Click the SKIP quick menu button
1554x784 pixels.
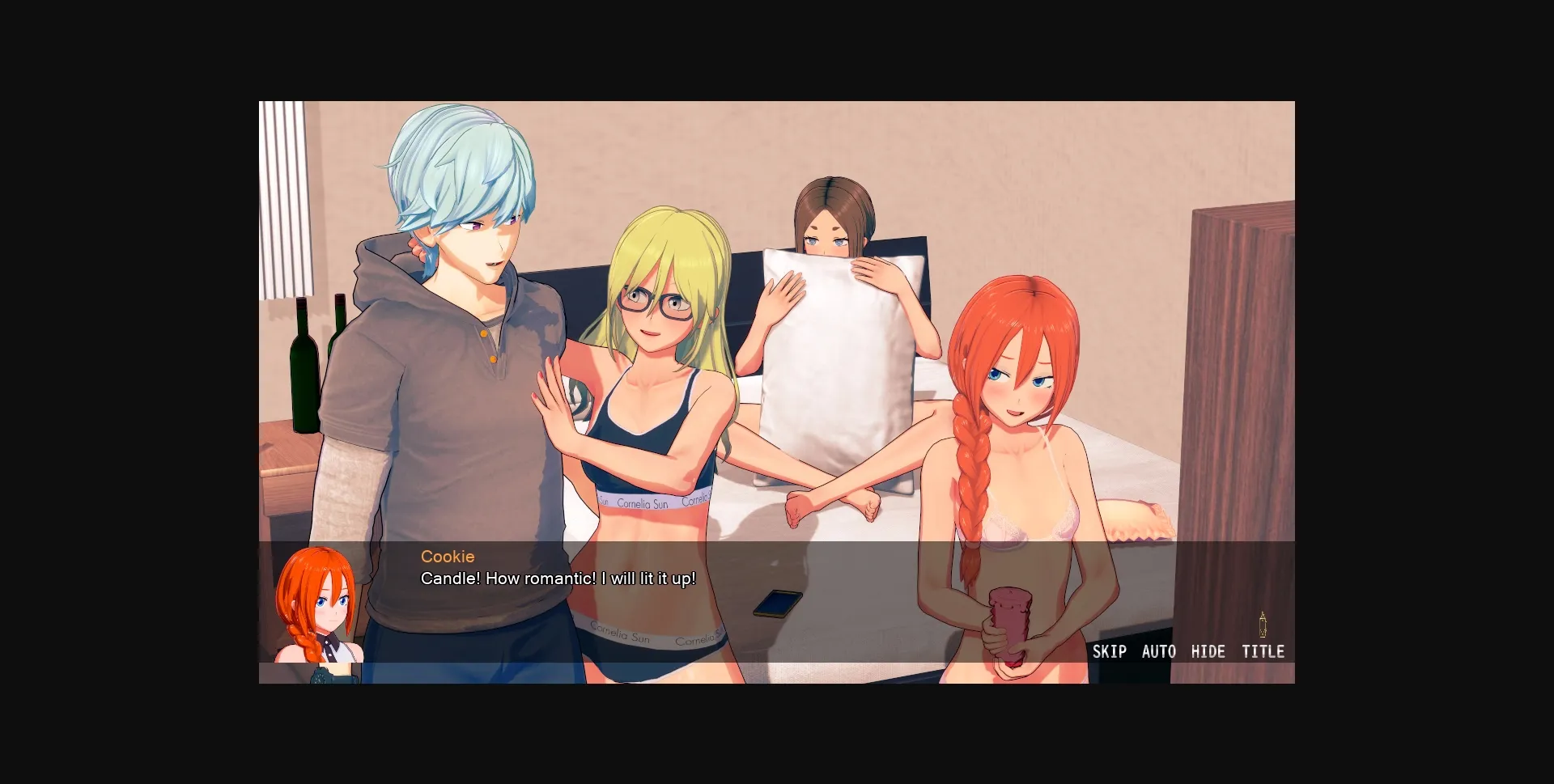pos(1110,651)
